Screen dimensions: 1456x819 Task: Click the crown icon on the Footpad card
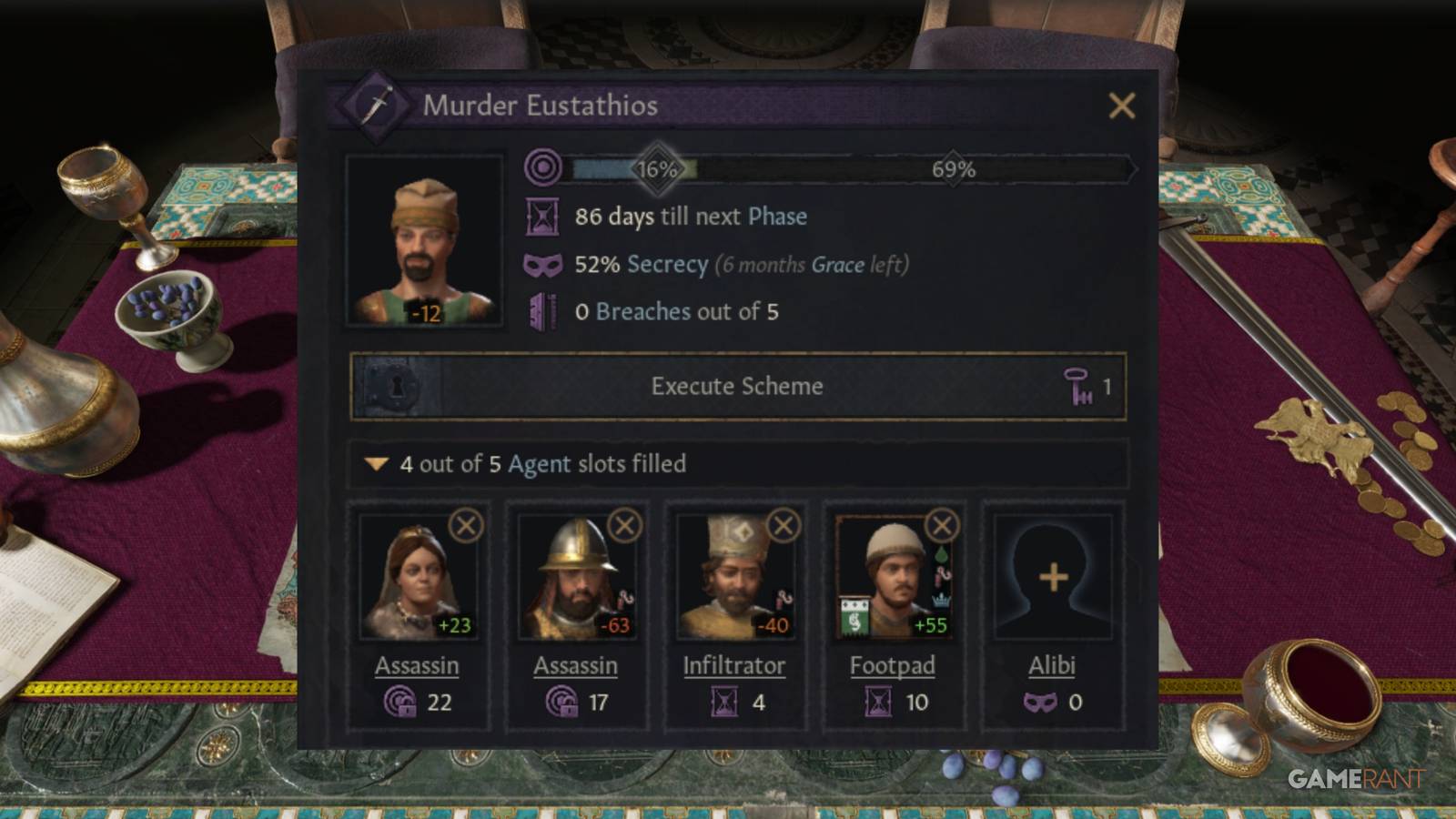click(940, 600)
